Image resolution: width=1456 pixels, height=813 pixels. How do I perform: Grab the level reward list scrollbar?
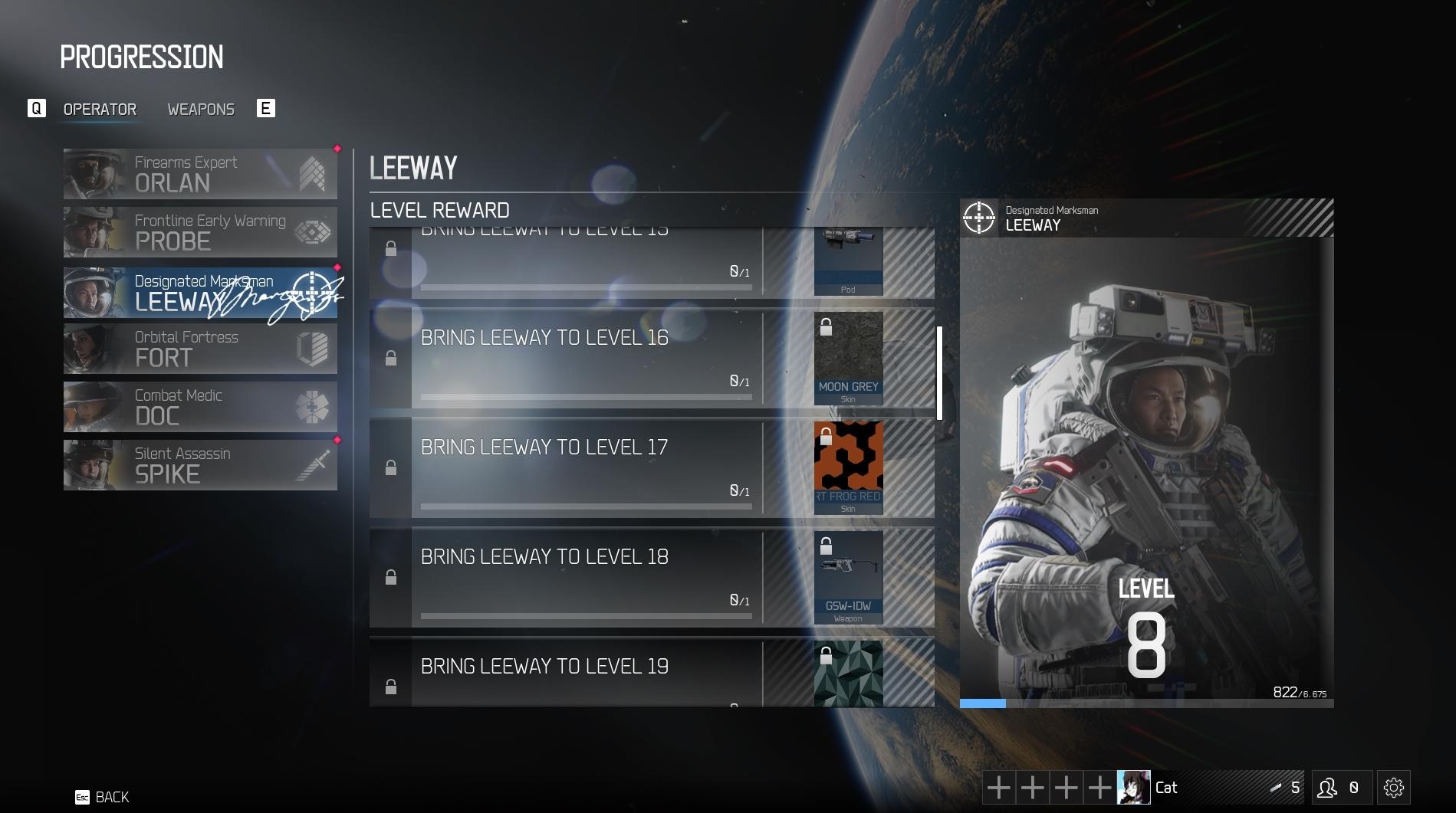(x=939, y=373)
